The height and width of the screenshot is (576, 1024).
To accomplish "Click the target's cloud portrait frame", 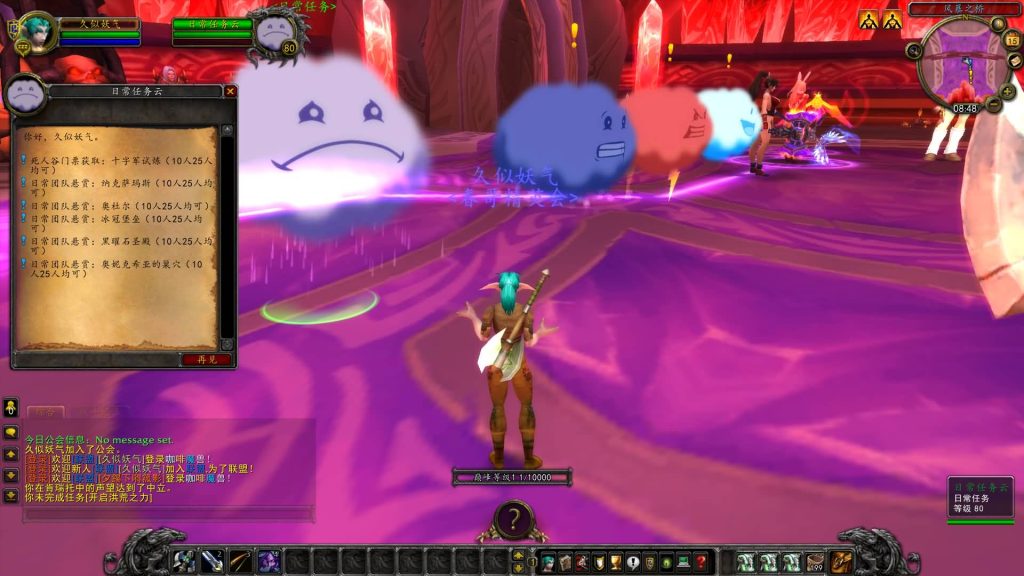I will (x=275, y=33).
